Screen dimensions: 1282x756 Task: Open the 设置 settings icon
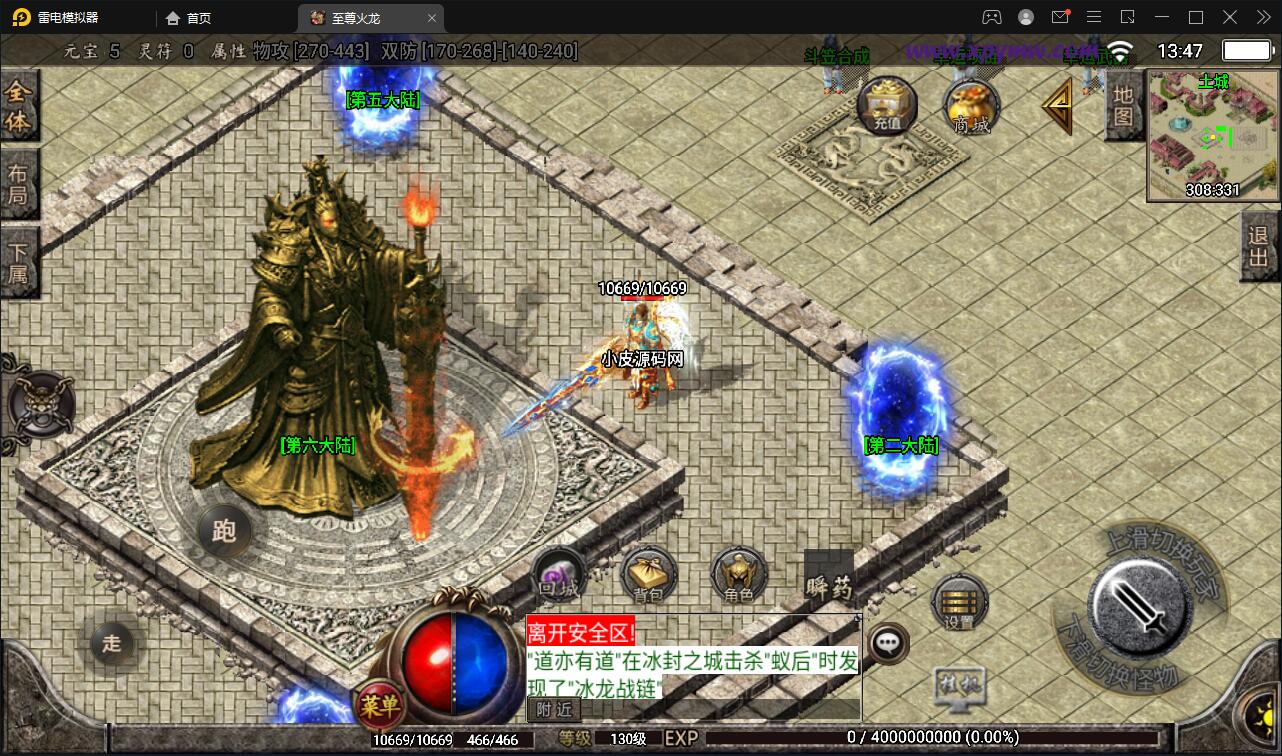(x=959, y=602)
